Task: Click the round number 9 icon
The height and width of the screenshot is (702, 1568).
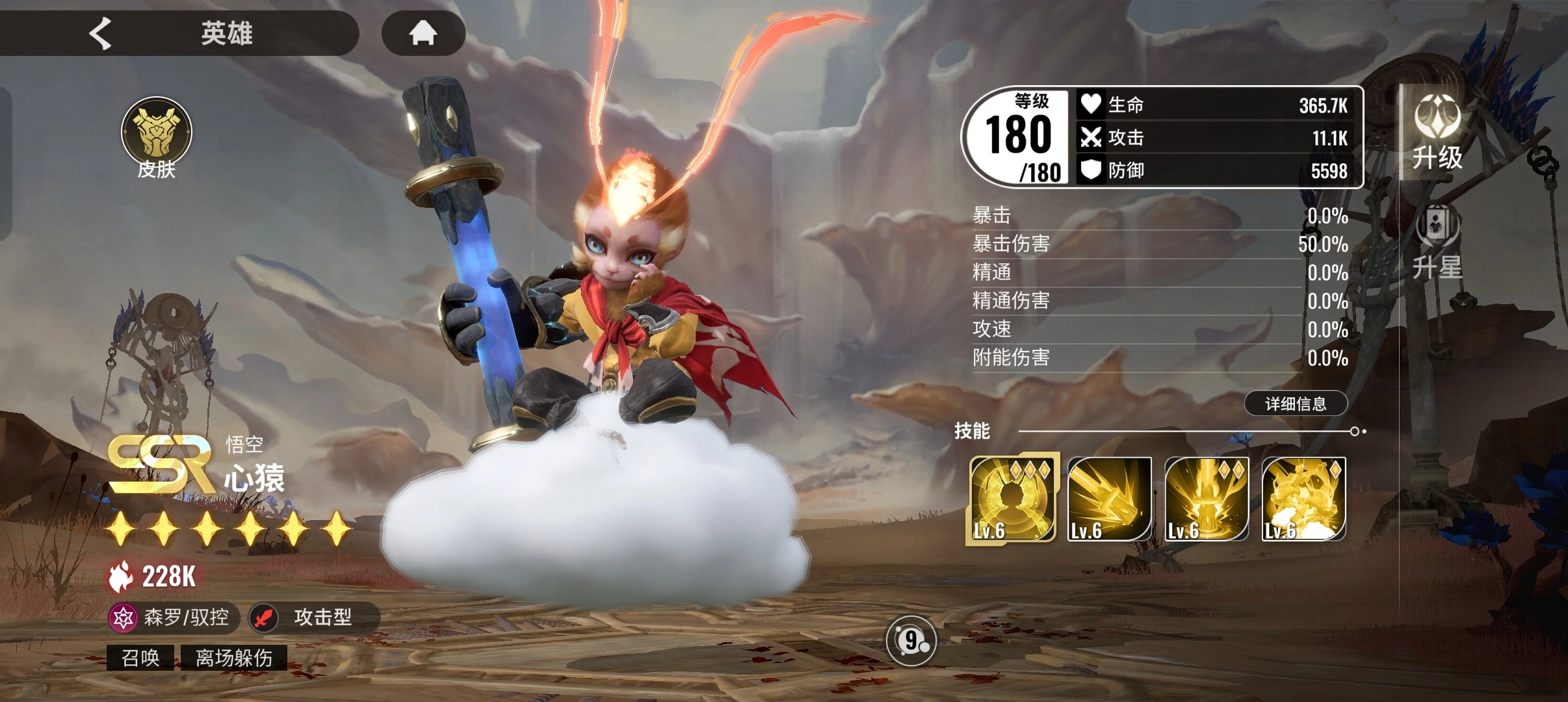Action: [911, 642]
